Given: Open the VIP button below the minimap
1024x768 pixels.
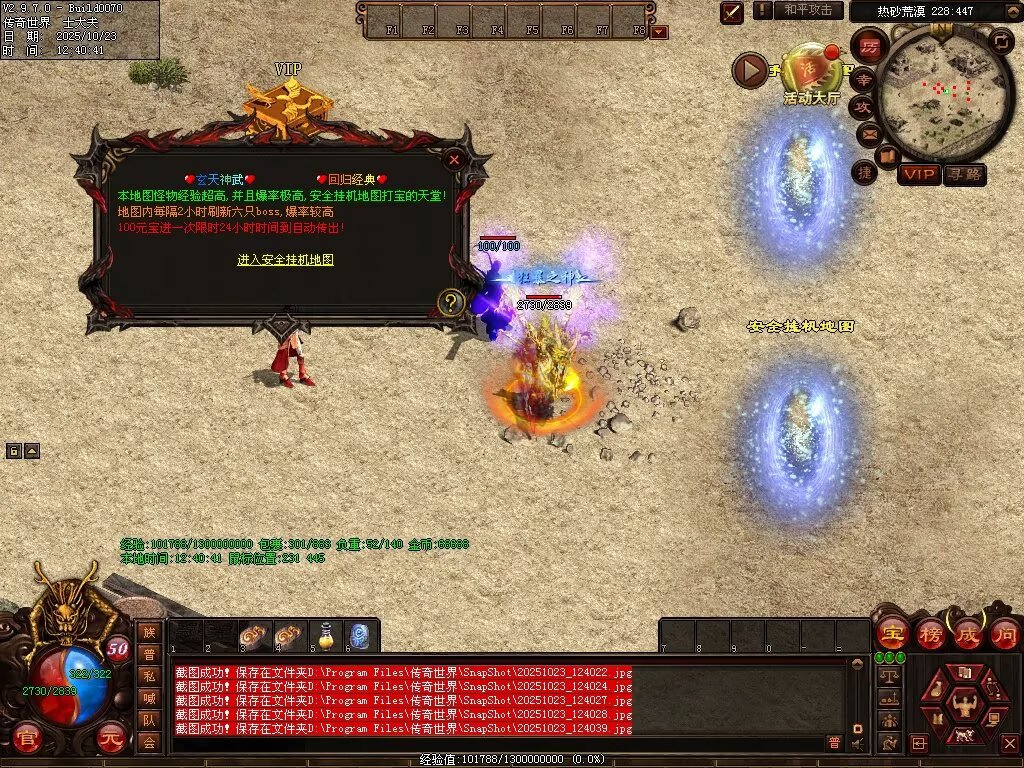Looking at the screenshot, I should click(x=918, y=175).
